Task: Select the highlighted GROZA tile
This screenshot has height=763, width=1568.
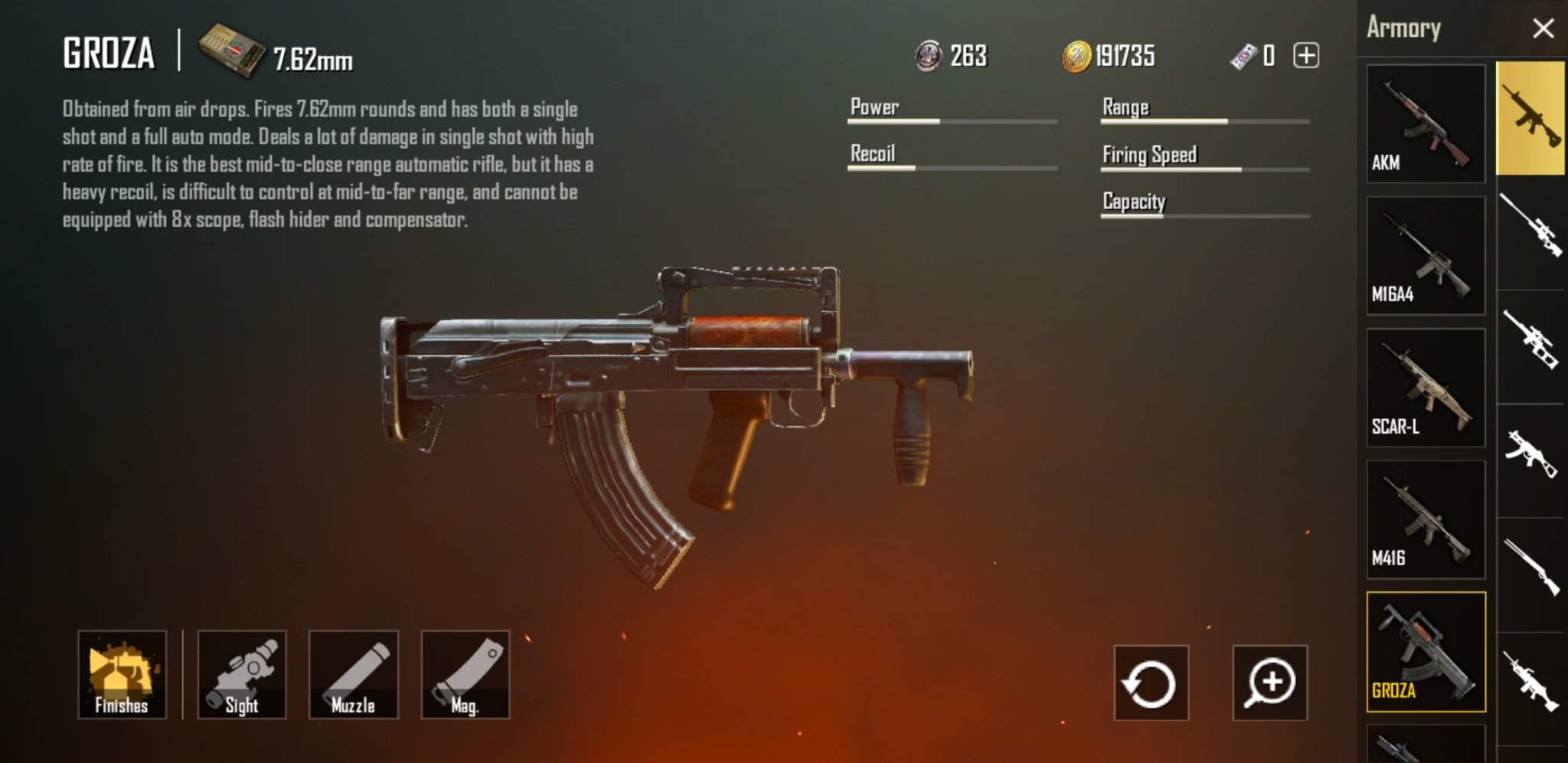Action: tap(1426, 652)
